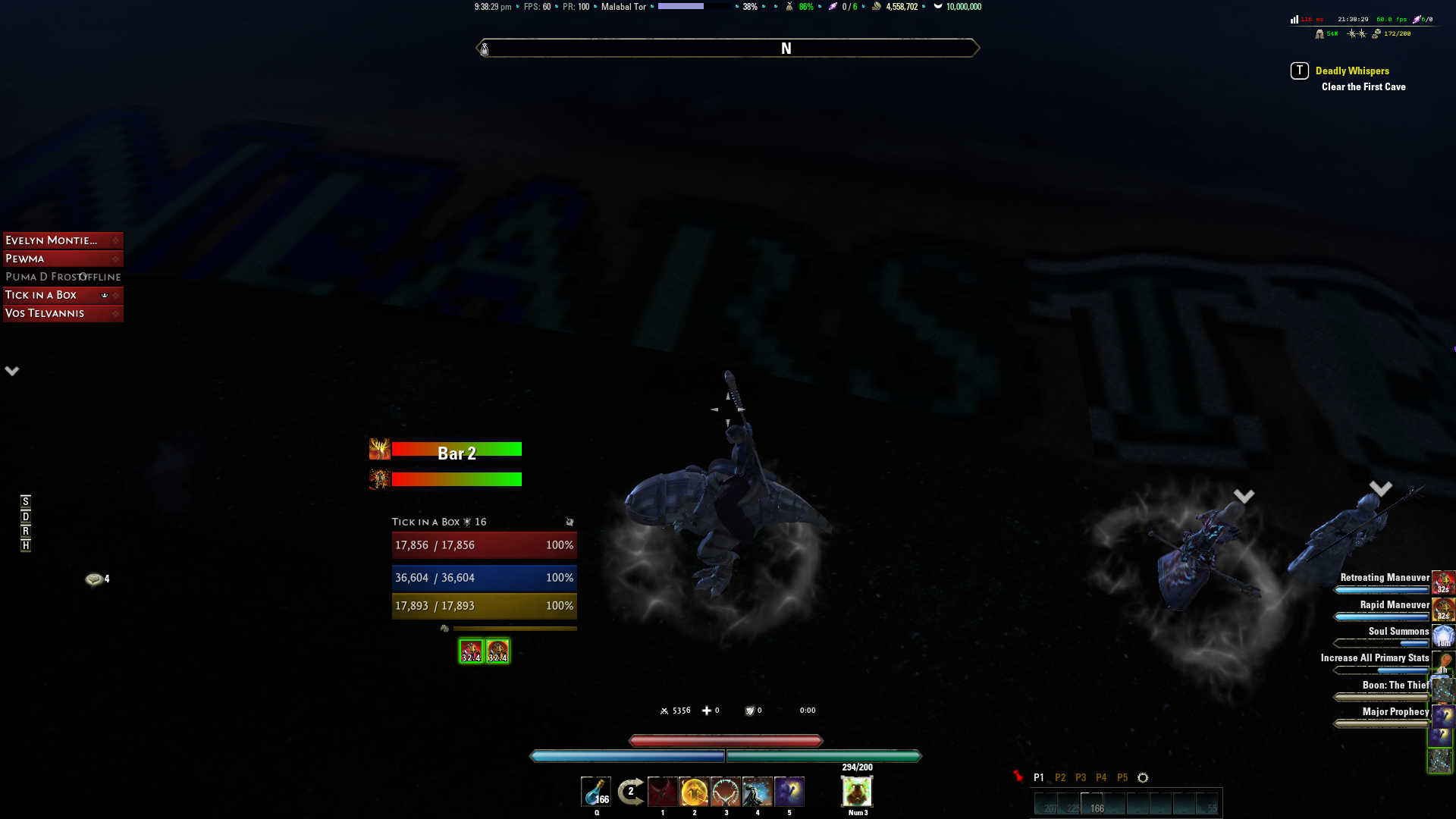Use the blue potion in the Q quickslot
This screenshot has height=819, width=1456.
pos(596,792)
